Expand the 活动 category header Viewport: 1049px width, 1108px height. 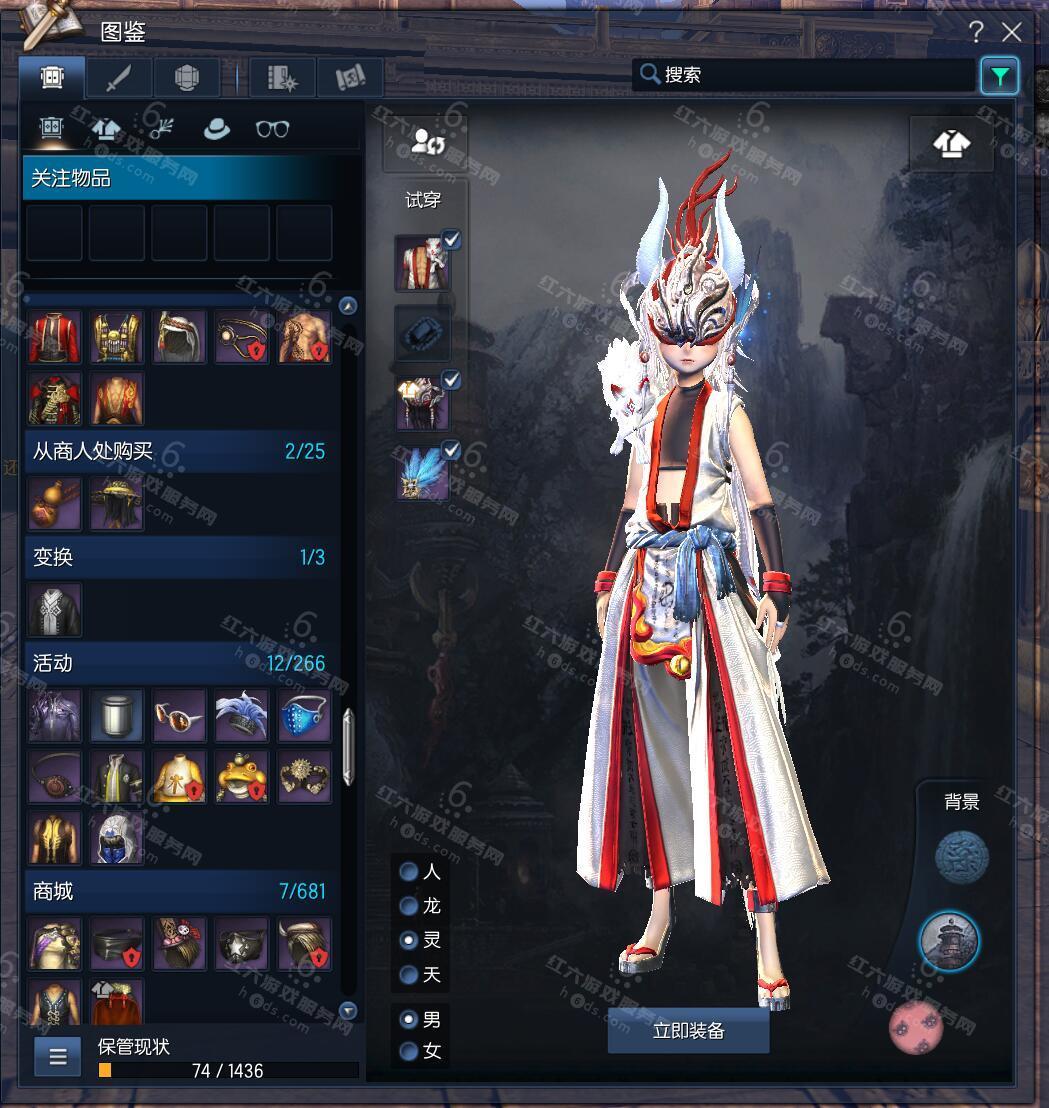pyautogui.click(x=180, y=663)
